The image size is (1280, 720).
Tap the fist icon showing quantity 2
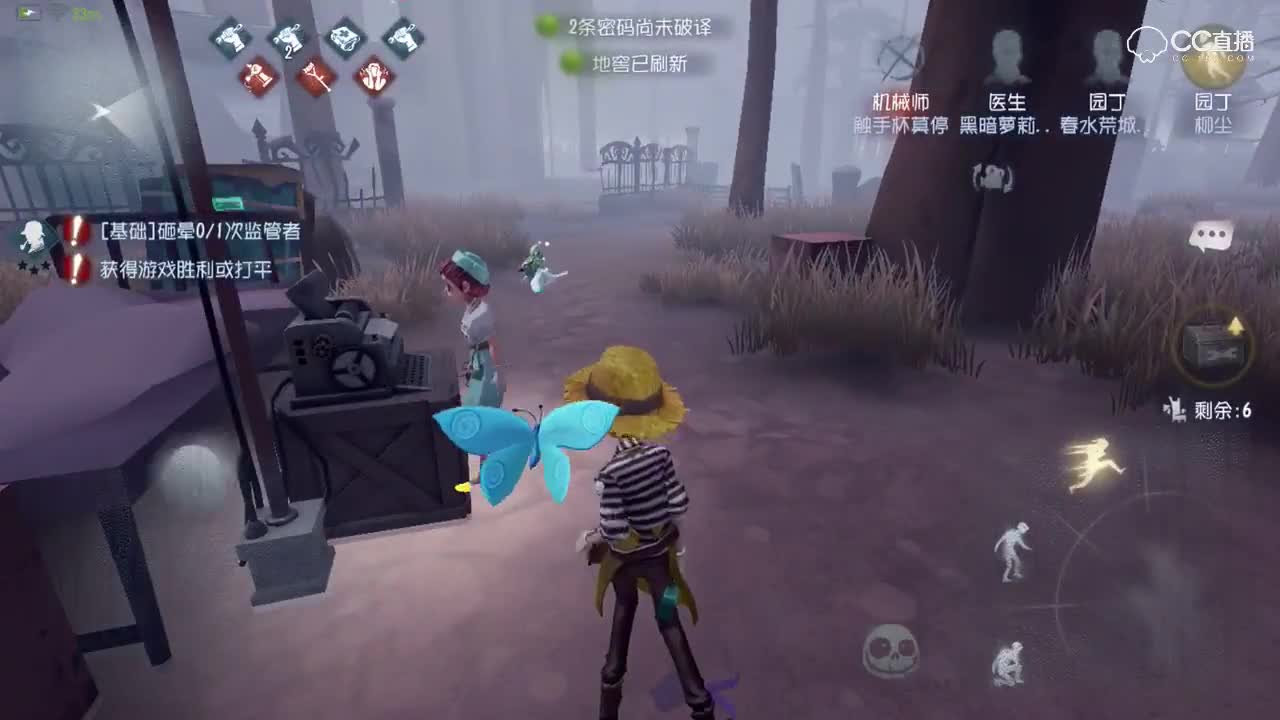coord(287,40)
